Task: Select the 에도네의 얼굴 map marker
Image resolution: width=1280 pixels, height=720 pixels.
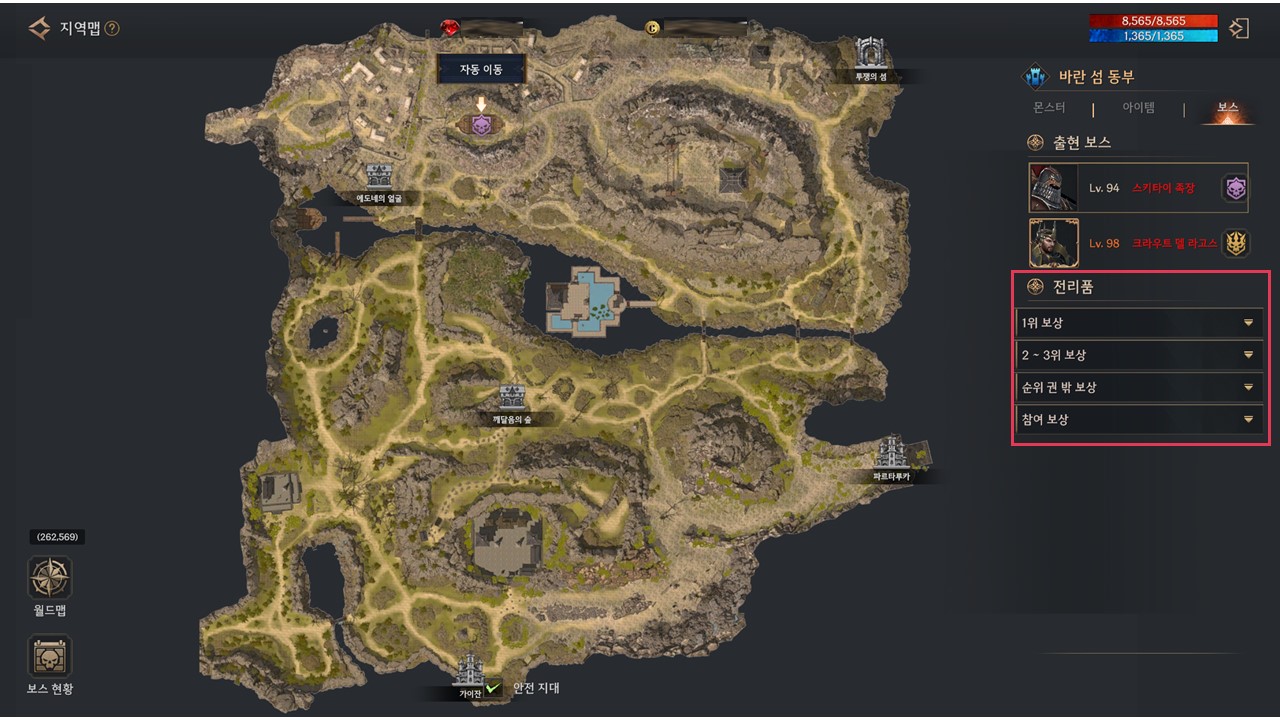Action: pyautogui.click(x=379, y=178)
